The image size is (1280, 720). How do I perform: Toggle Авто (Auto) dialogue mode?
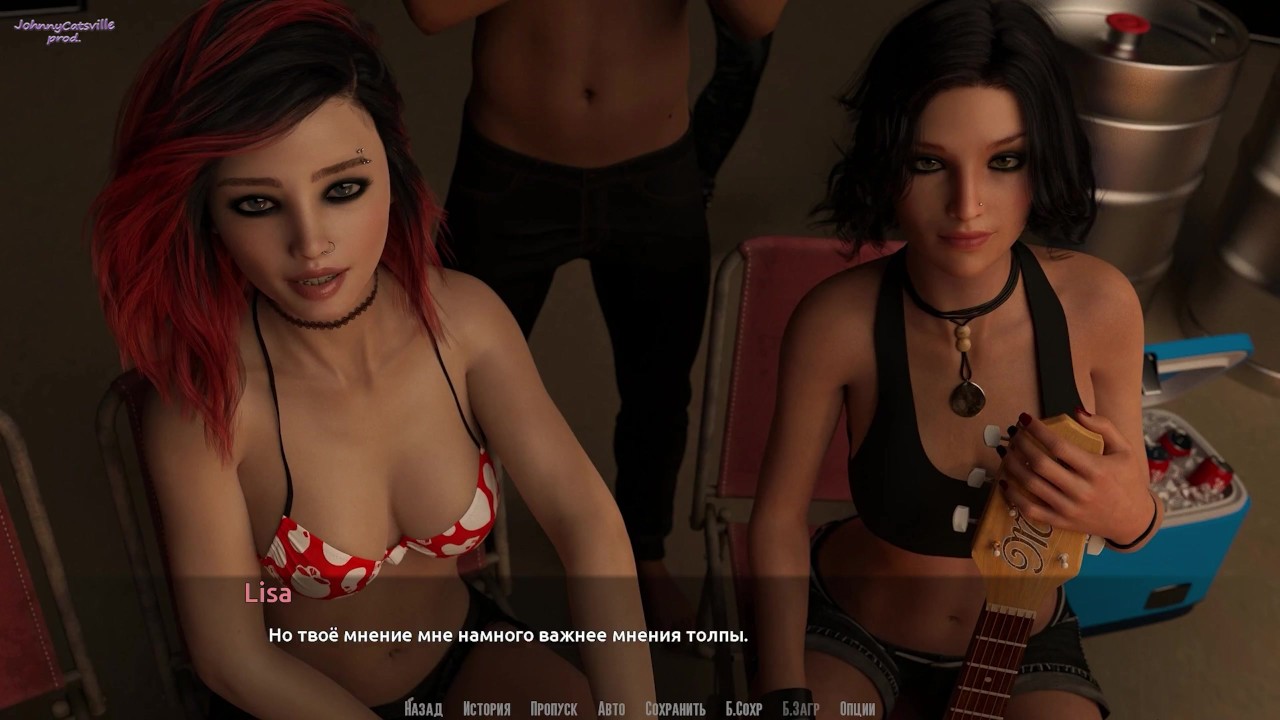611,709
